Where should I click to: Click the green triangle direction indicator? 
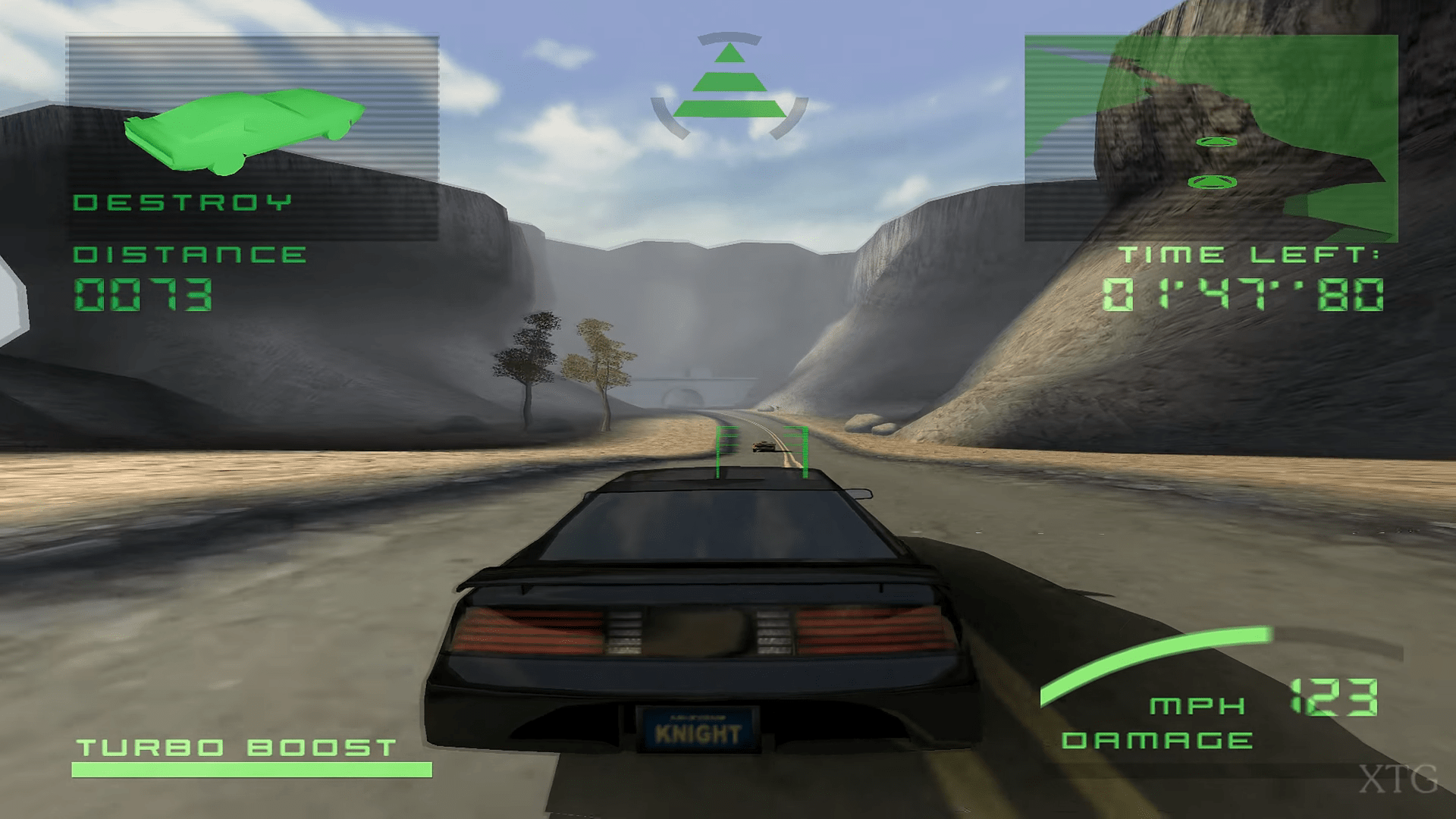[729, 82]
